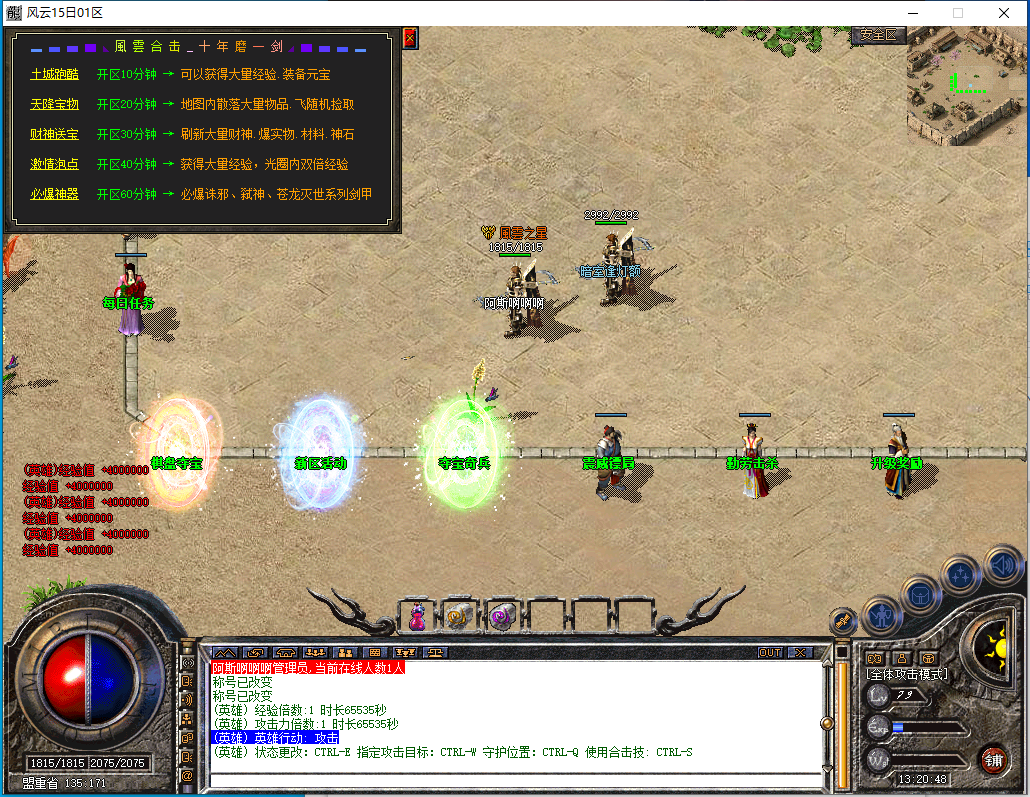Viewport: 1030px width, 797px height.
Task: Use the red potion gourd hotbar slot
Action: (416, 616)
